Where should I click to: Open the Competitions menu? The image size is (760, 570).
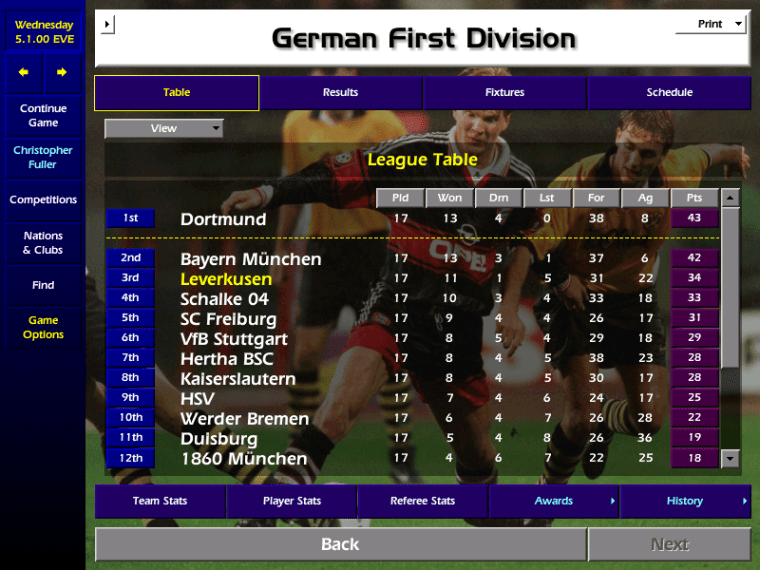pyautogui.click(x=43, y=200)
